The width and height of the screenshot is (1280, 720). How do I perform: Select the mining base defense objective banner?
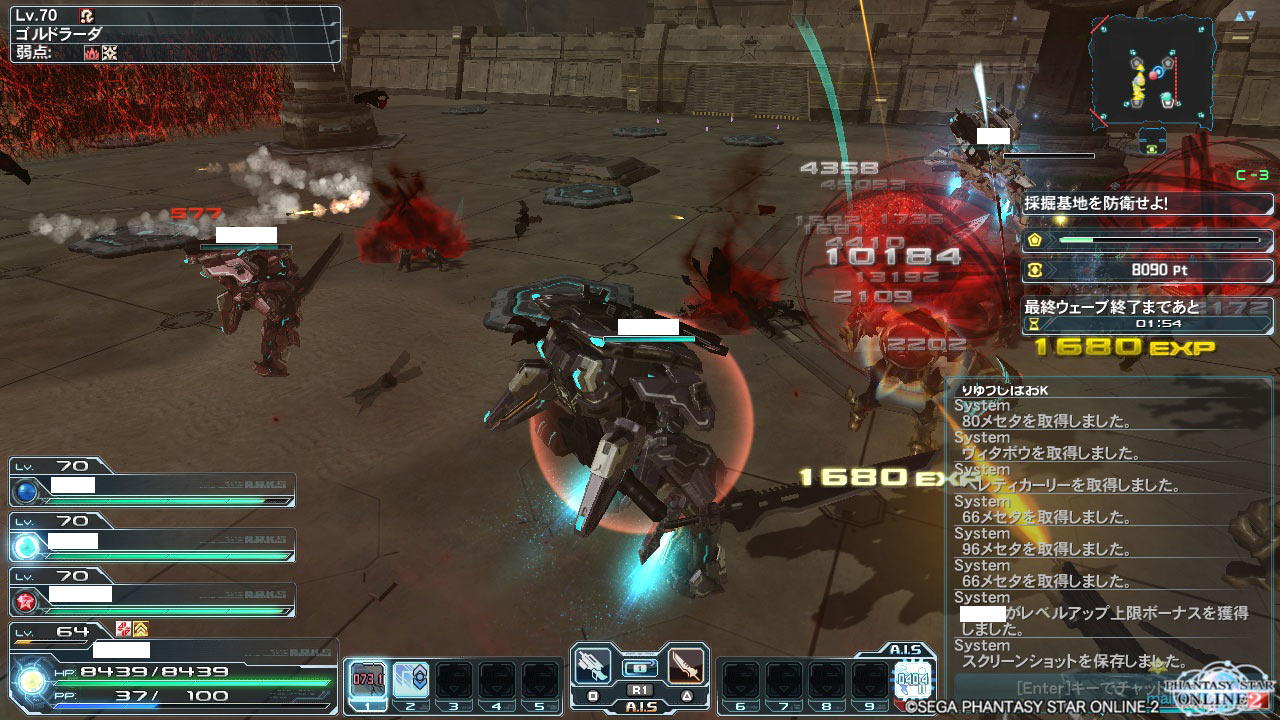tap(1147, 203)
